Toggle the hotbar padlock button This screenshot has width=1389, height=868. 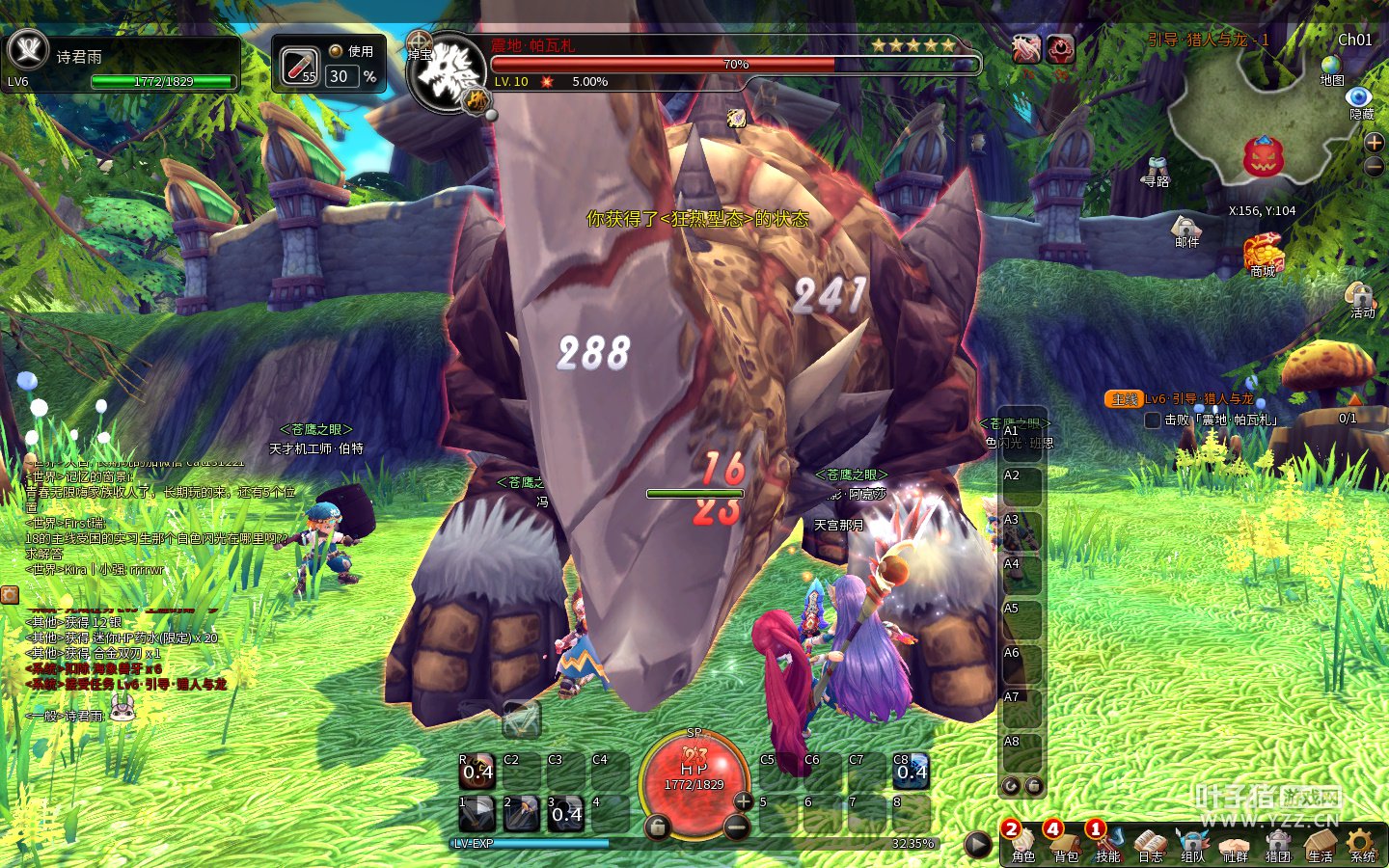[x=658, y=827]
